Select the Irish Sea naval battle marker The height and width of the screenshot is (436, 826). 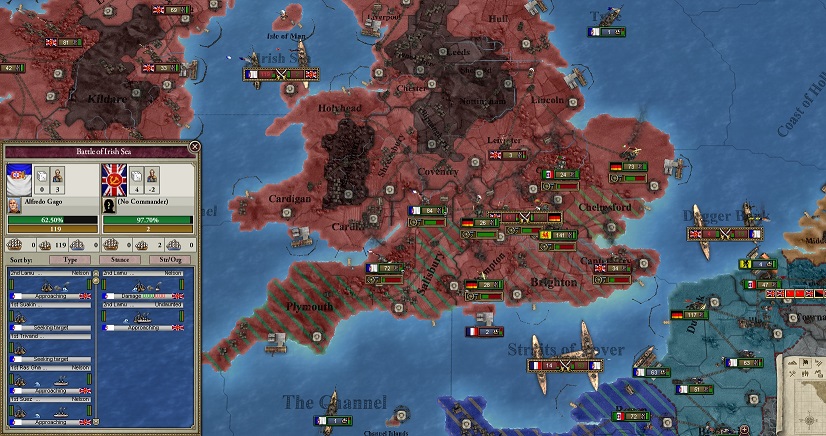(281, 73)
